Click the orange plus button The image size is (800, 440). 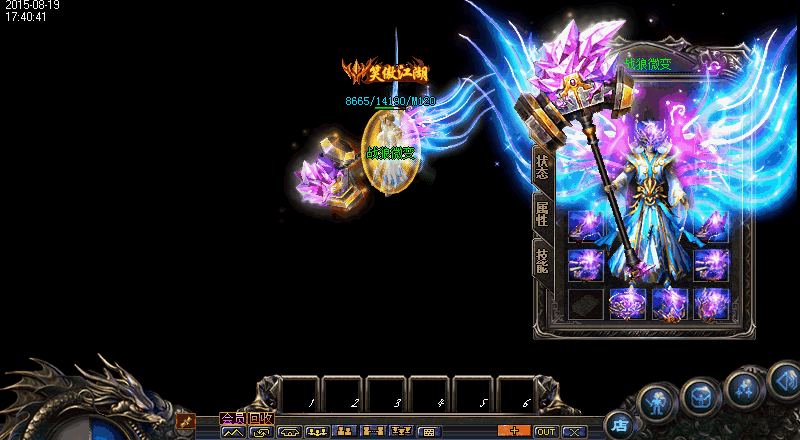pos(514,431)
